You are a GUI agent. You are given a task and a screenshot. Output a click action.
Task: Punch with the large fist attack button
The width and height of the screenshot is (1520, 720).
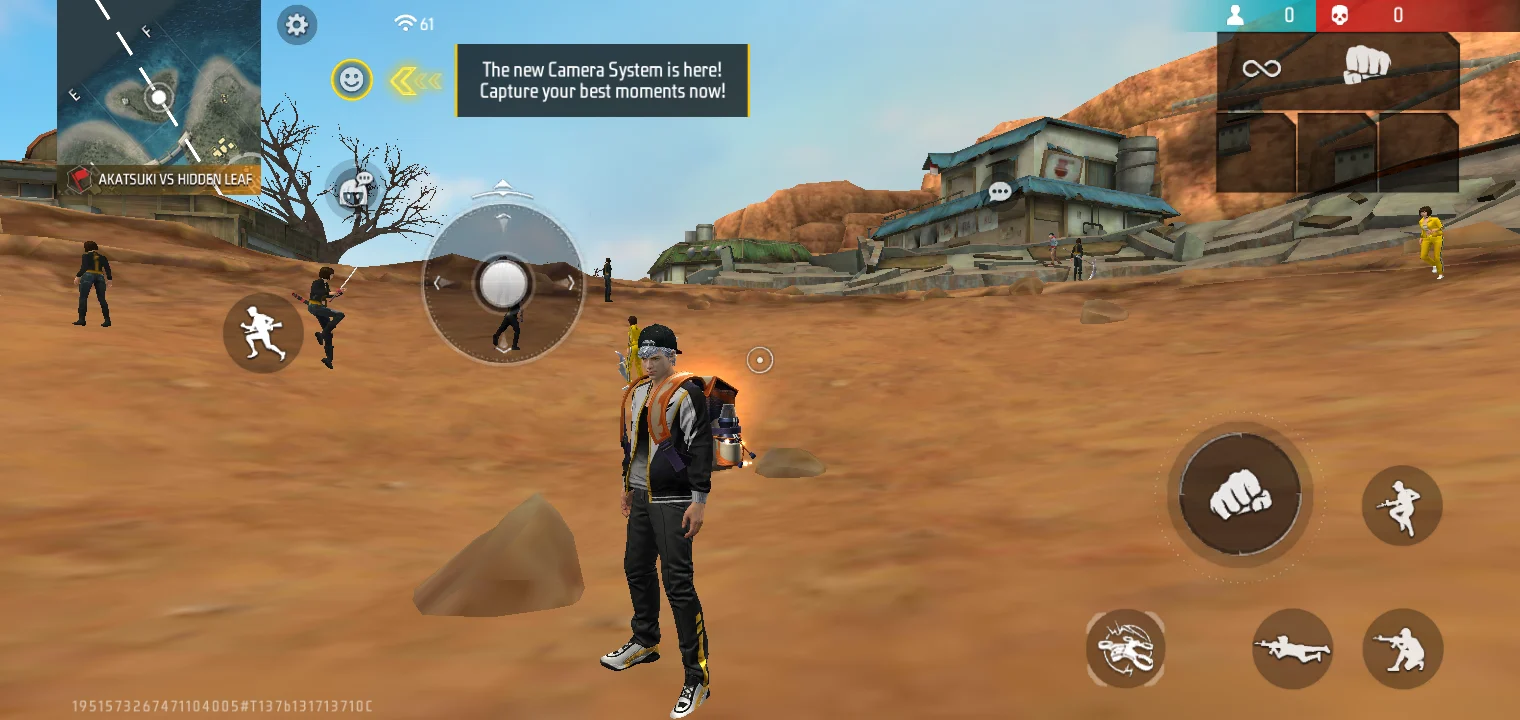1240,496
